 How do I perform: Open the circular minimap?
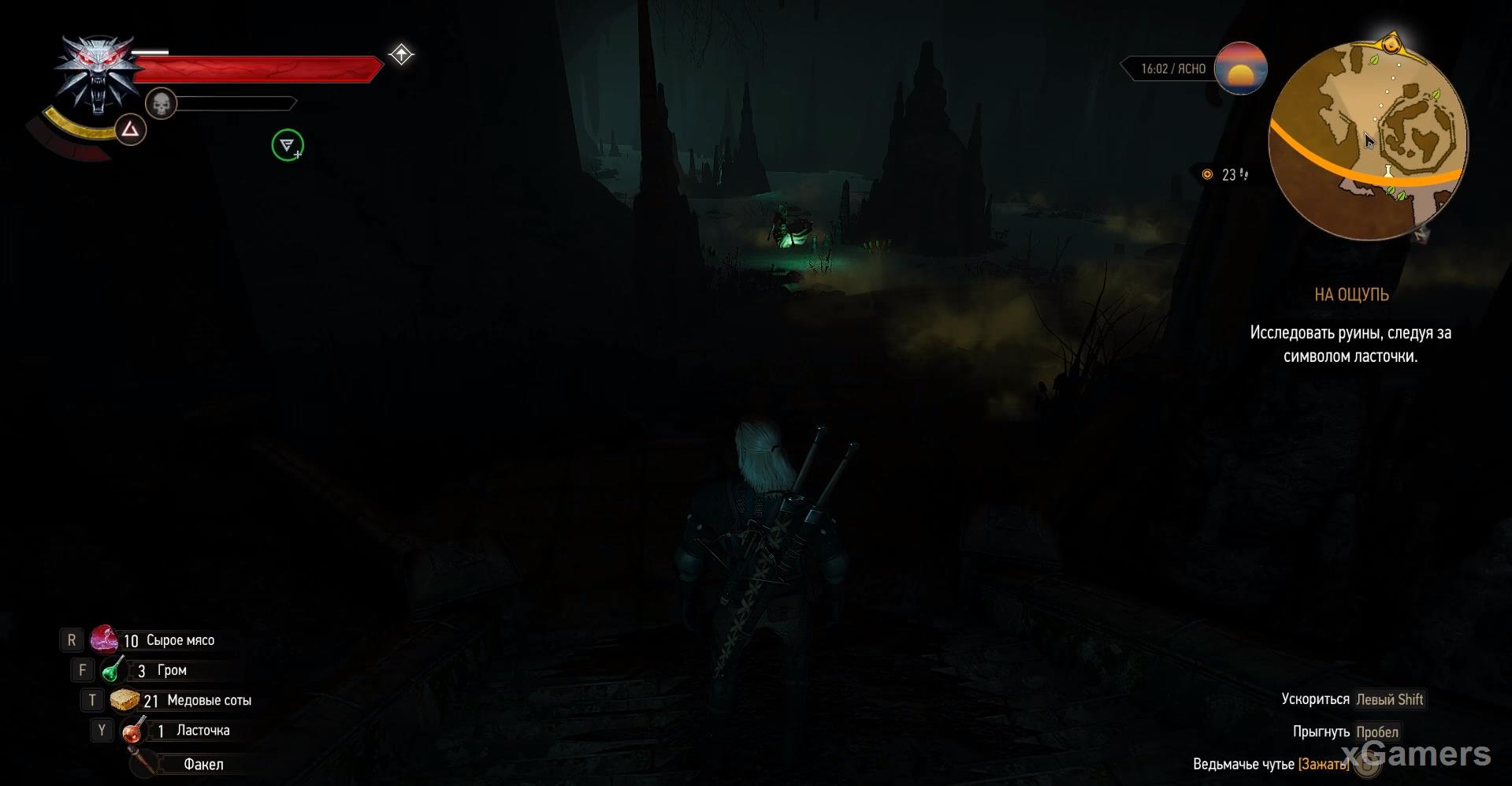coord(1369,140)
